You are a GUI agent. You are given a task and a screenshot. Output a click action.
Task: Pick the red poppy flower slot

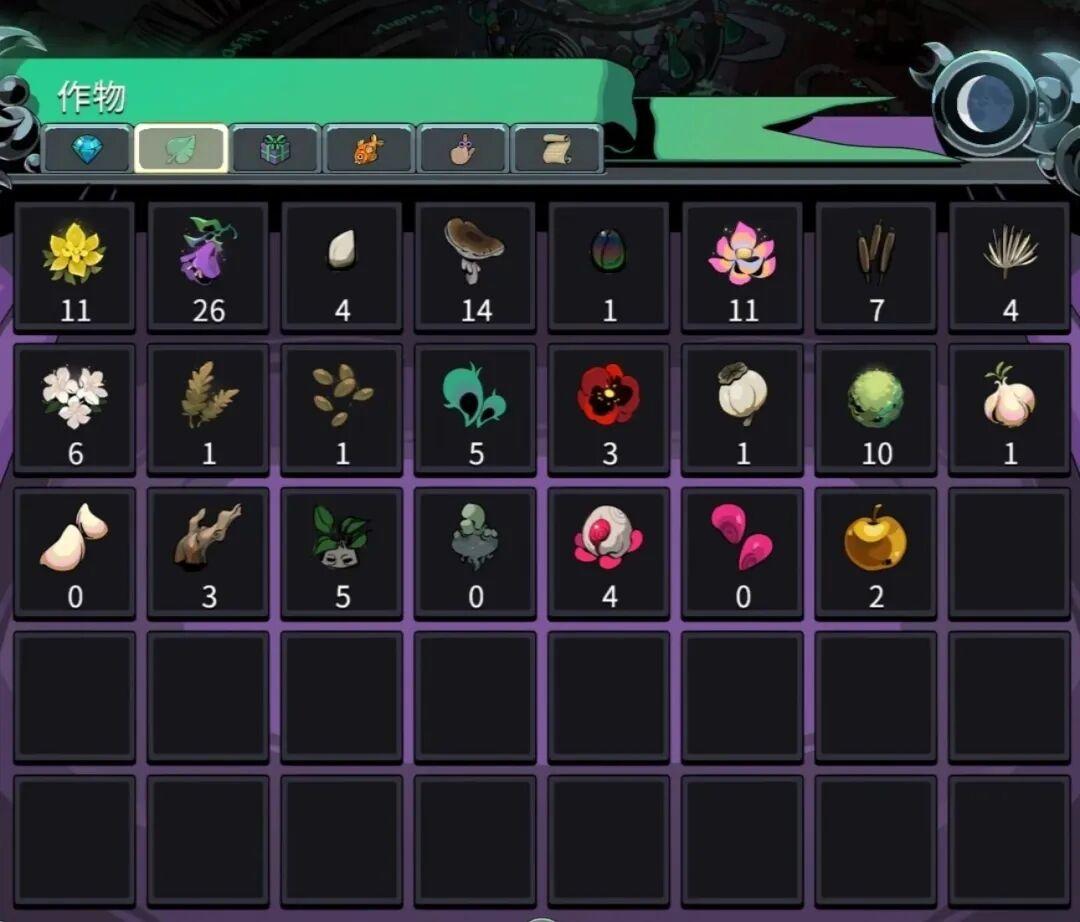tap(609, 410)
